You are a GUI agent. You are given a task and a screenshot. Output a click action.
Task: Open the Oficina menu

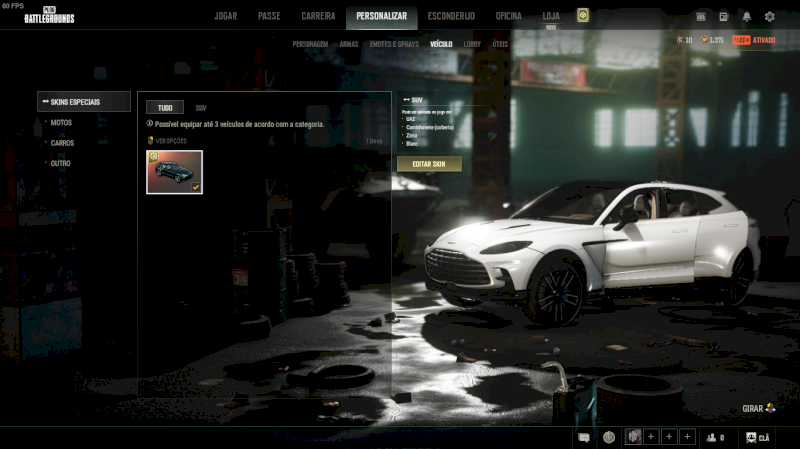(509, 16)
